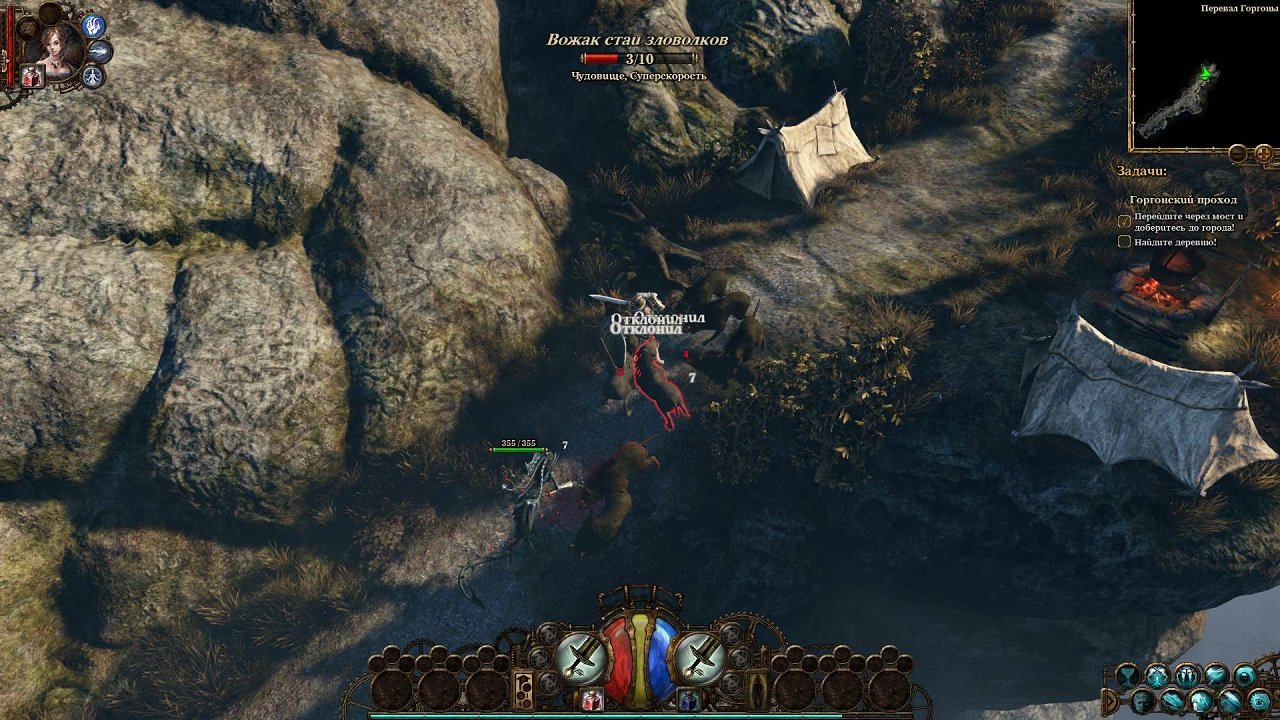This screenshot has height=720, width=1280.
Task: Uncheck the completed bridge quest objective
Action: pyautogui.click(x=1123, y=221)
